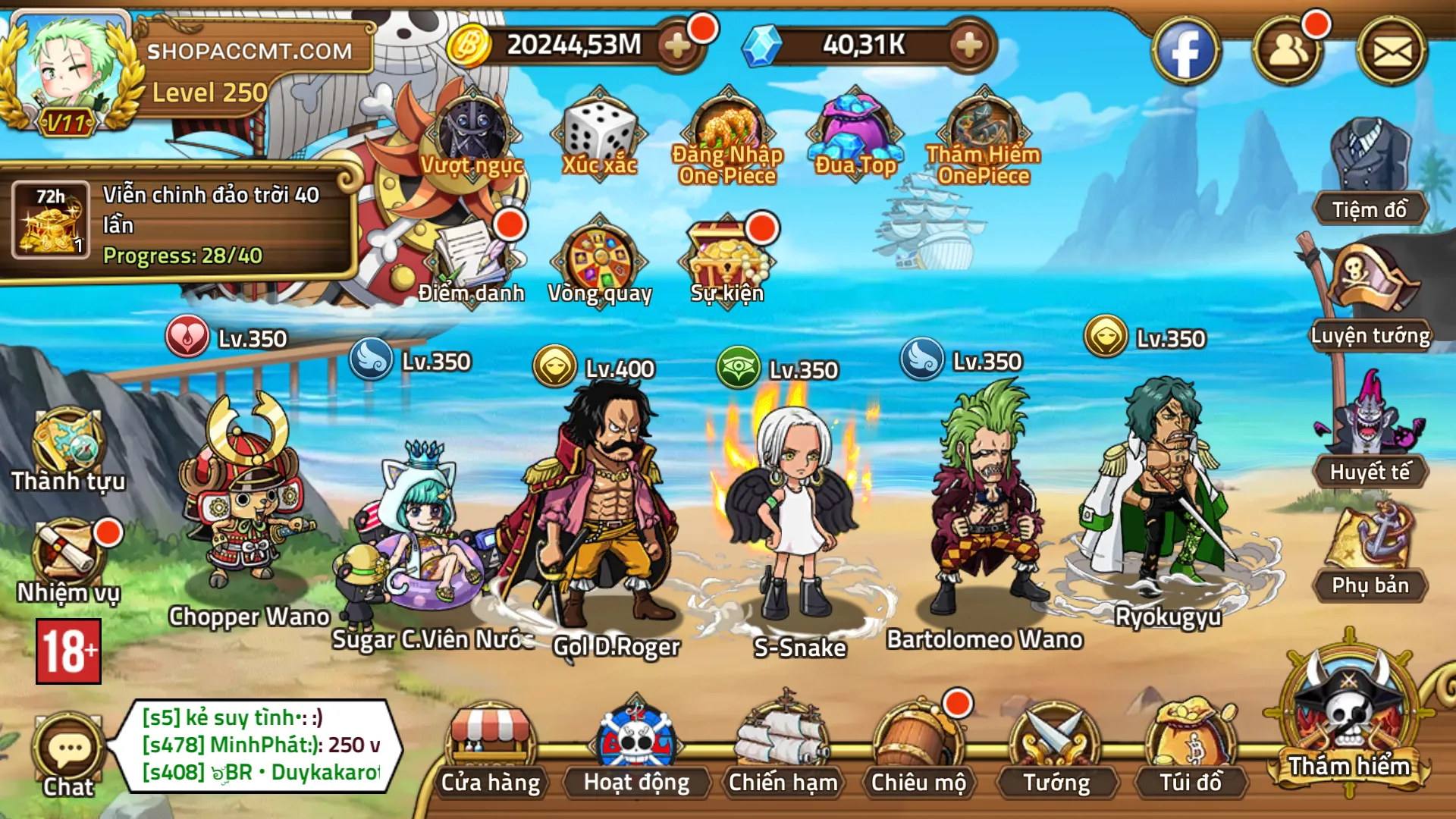1456x819 pixels.
Task: Open the Túi đồ bag
Action: 1191,751
